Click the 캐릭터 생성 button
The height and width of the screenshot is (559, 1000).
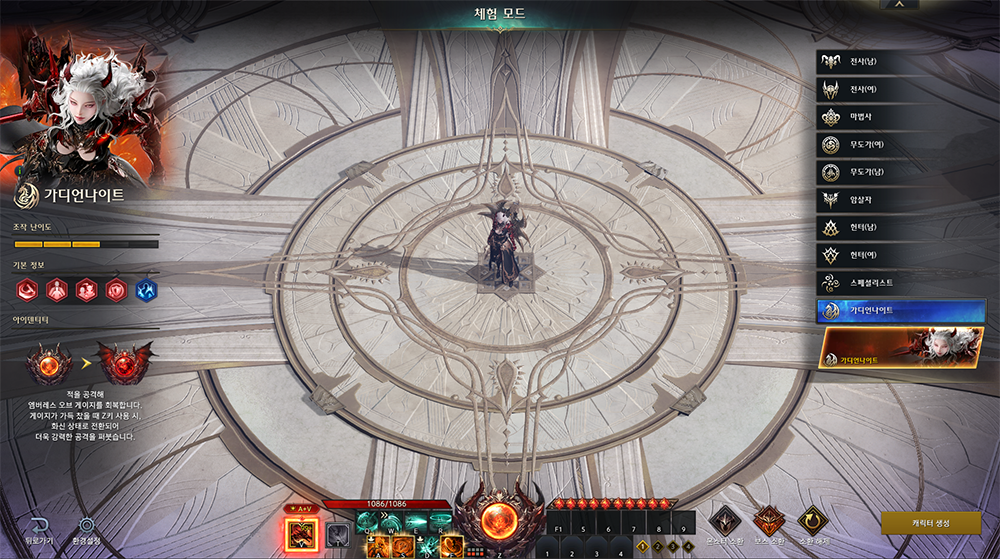930,523
